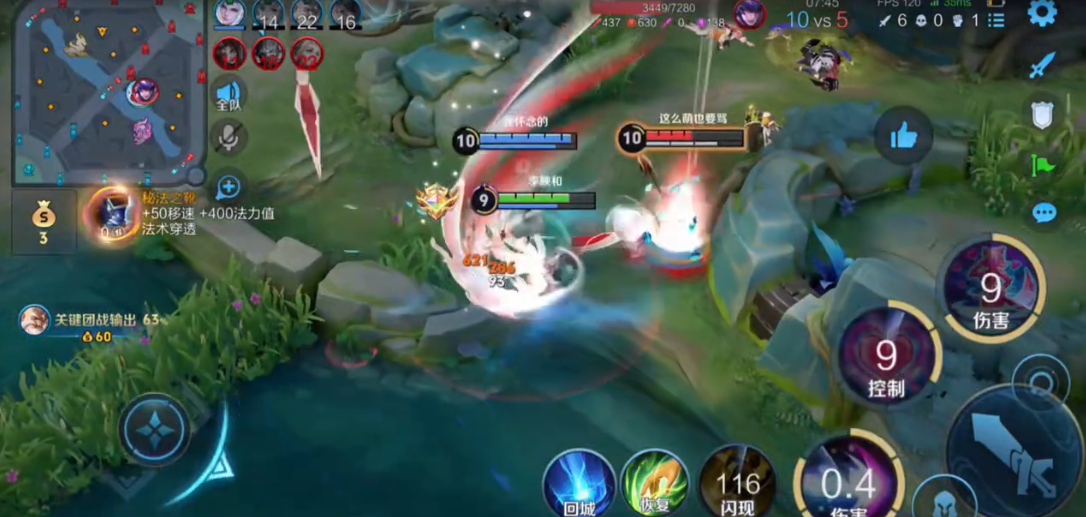Send the green flag gather signal

tap(1042, 164)
